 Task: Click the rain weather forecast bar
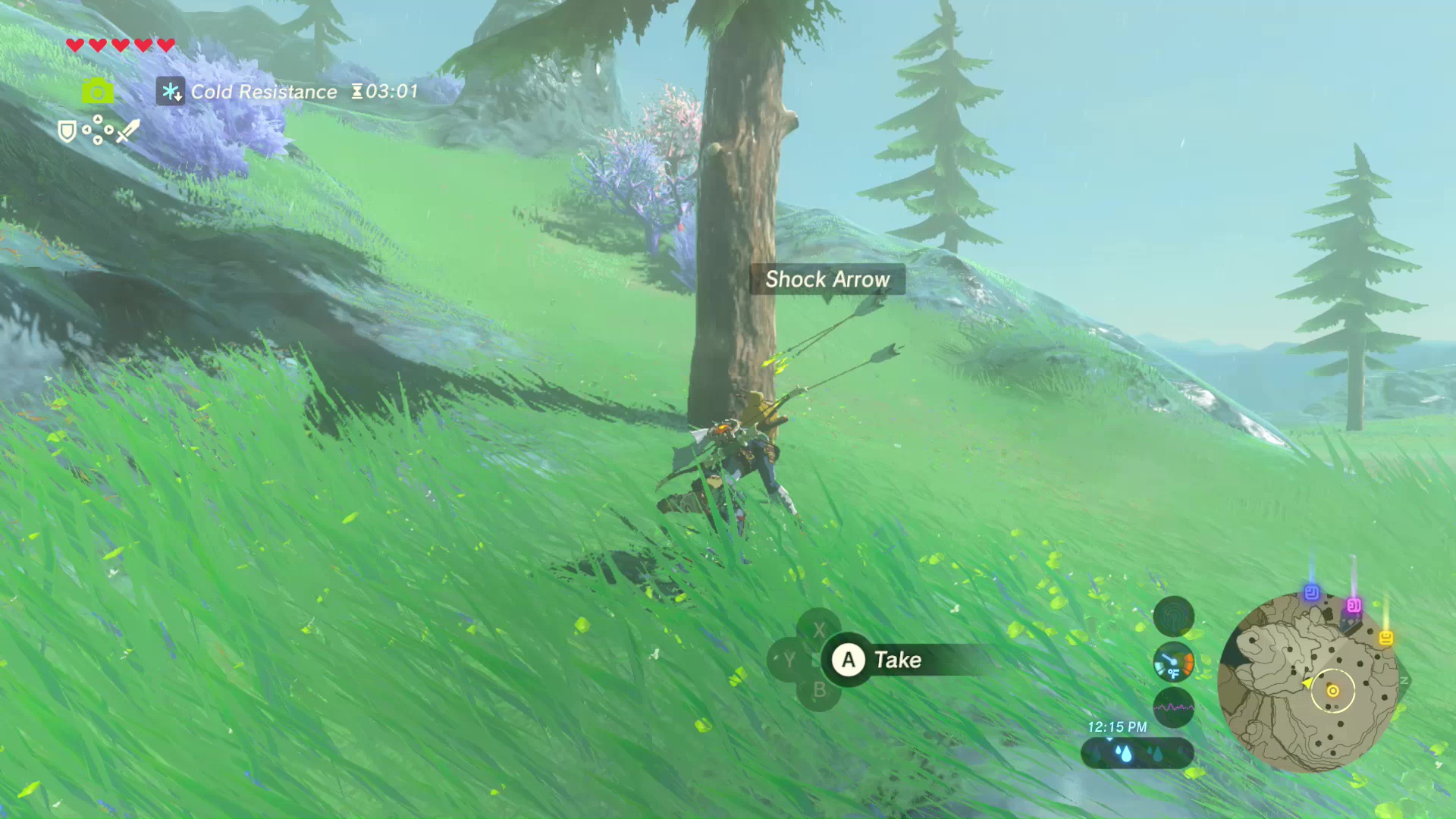1137,753
